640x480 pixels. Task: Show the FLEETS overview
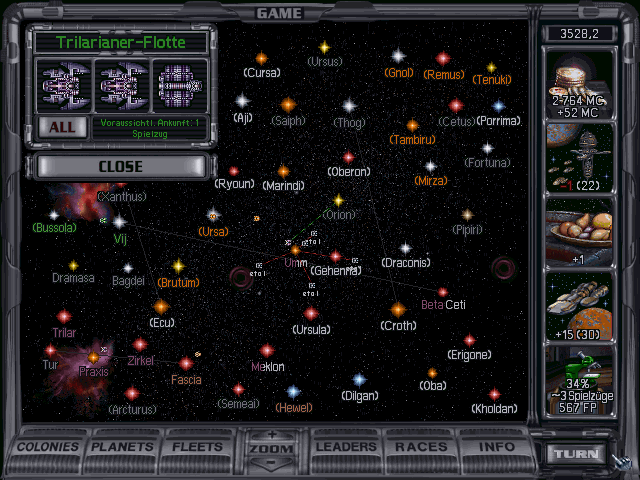(x=198, y=446)
